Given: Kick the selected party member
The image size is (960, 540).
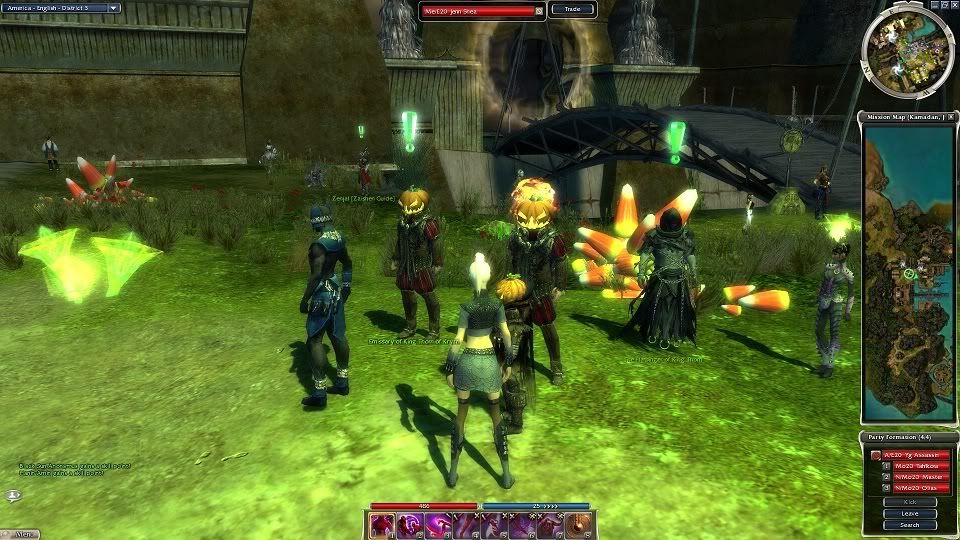Looking at the screenshot, I should click(909, 501).
